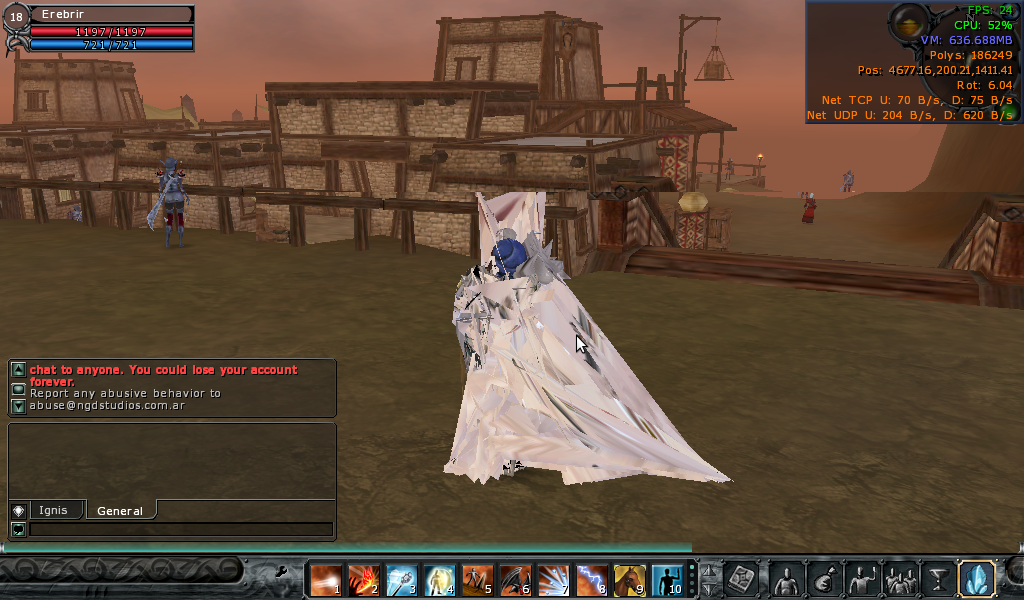Switch to the Ignis chat tab
This screenshot has height=600, width=1024.
tap(53, 510)
